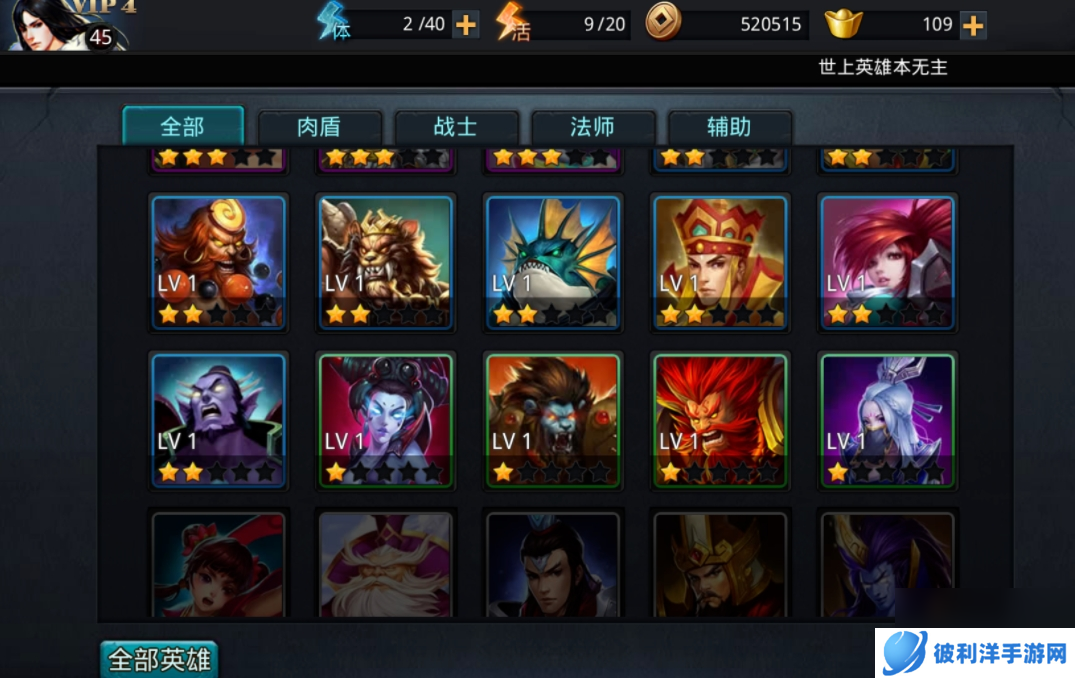Select the white-bearded elder hero card
The width and height of the screenshot is (1075, 678).
(x=386, y=565)
